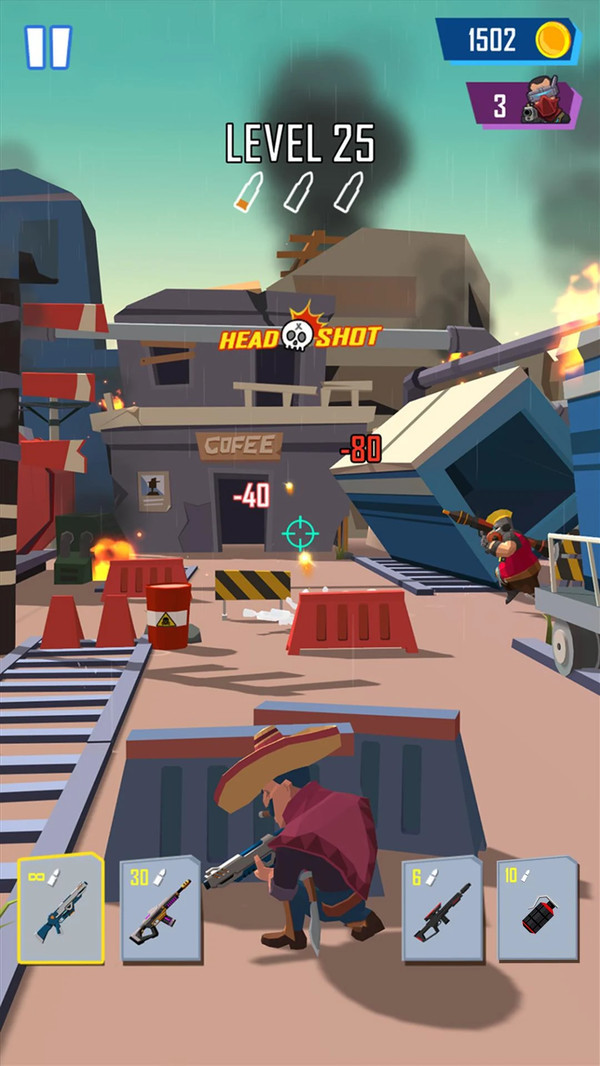
Task: Choose the grenade weapon slot
Action: click(x=538, y=908)
